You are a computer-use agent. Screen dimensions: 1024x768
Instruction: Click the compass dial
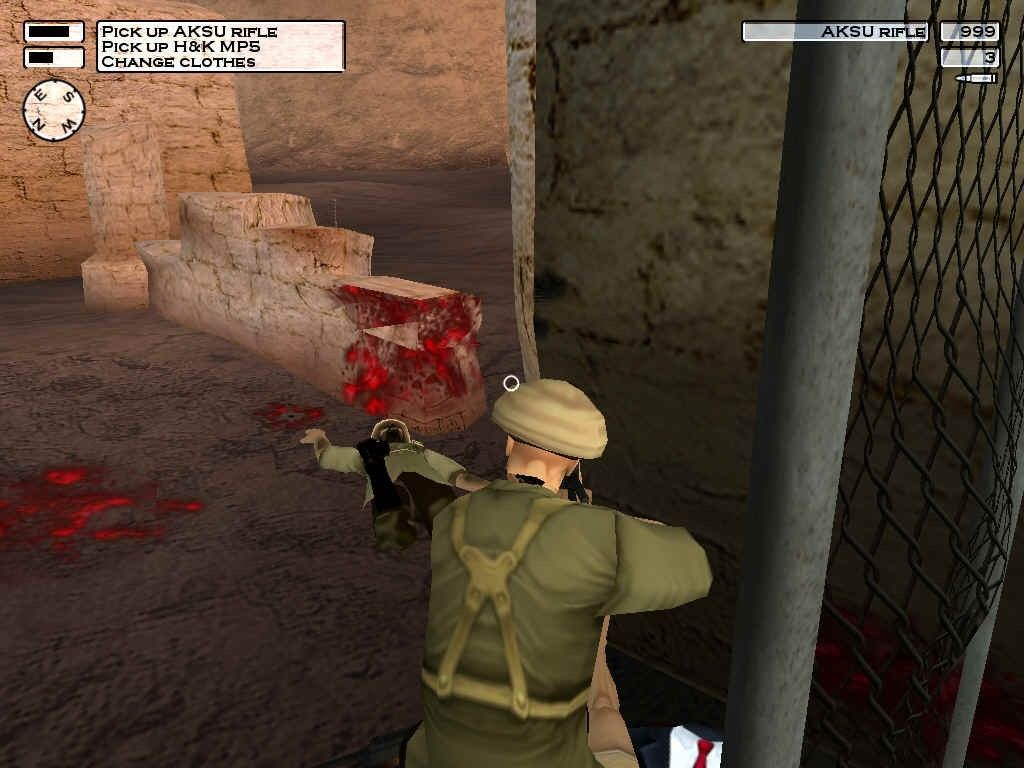click(x=54, y=110)
